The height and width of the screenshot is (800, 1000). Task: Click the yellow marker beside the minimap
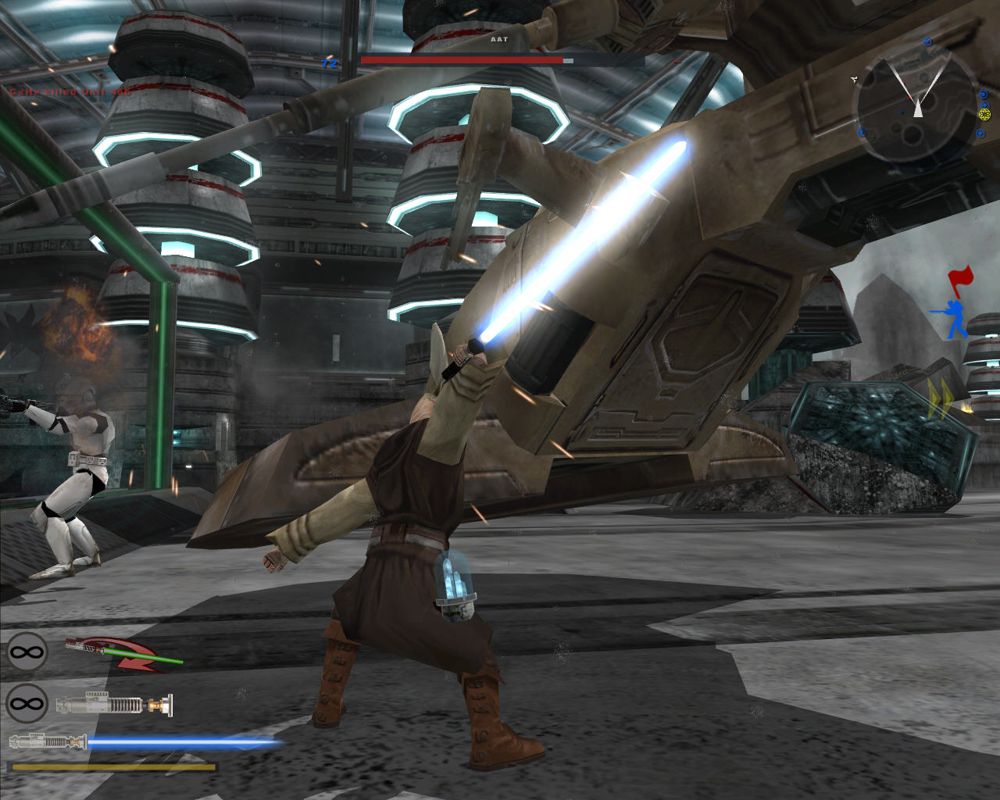[x=985, y=113]
